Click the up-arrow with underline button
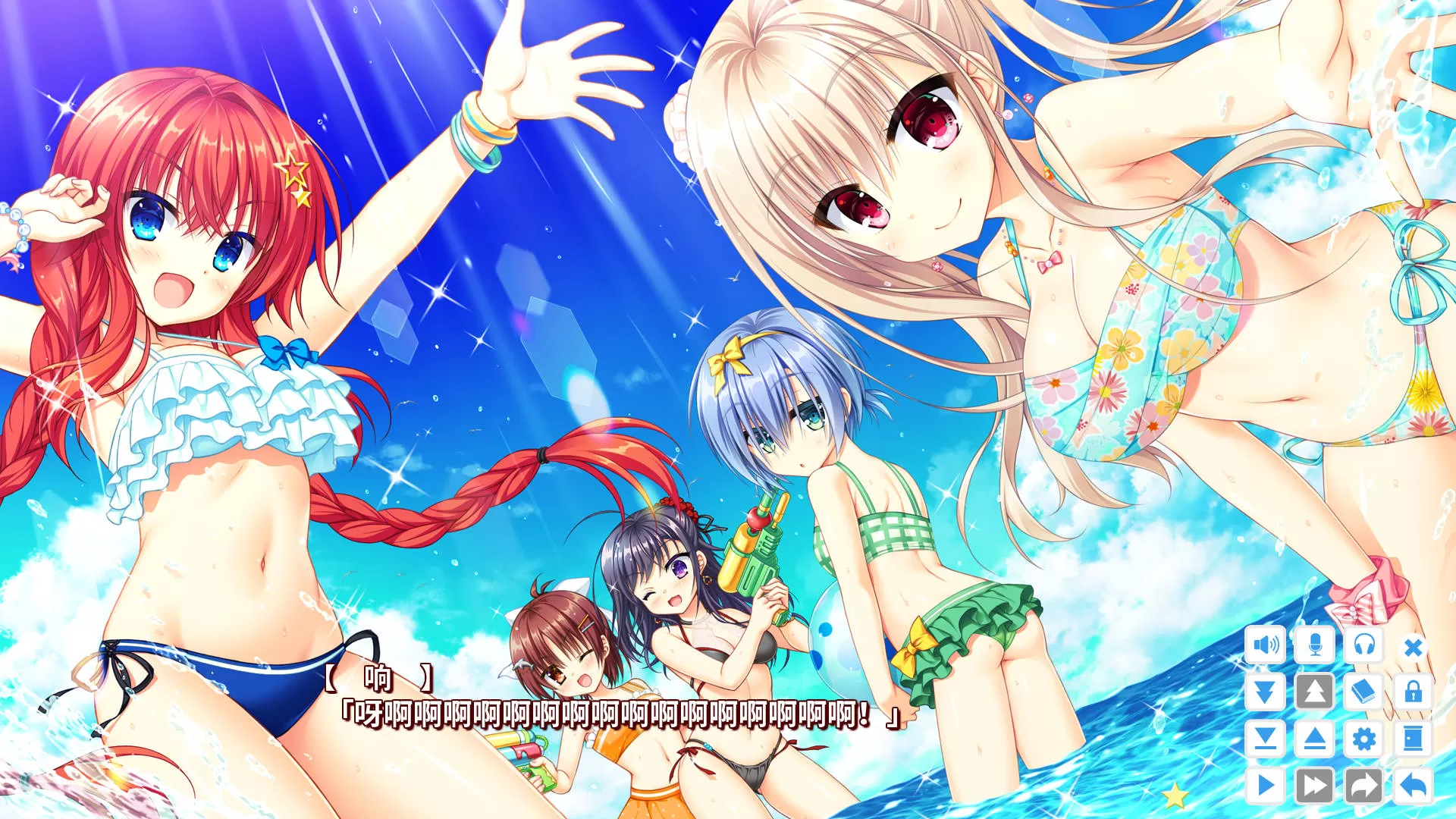 coord(1314,739)
